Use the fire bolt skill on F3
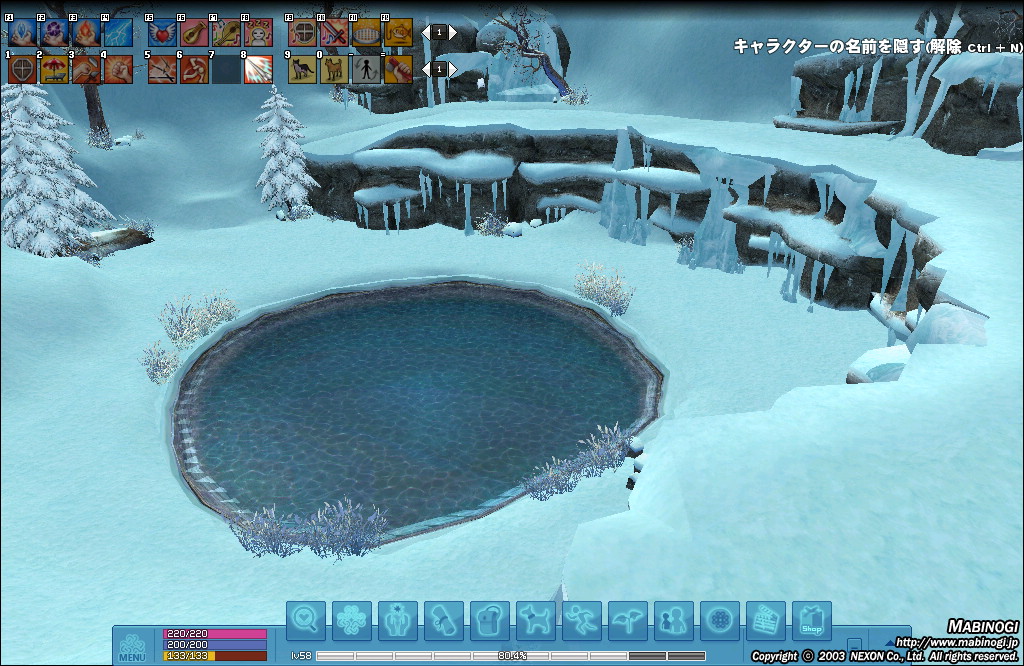 (x=86, y=32)
